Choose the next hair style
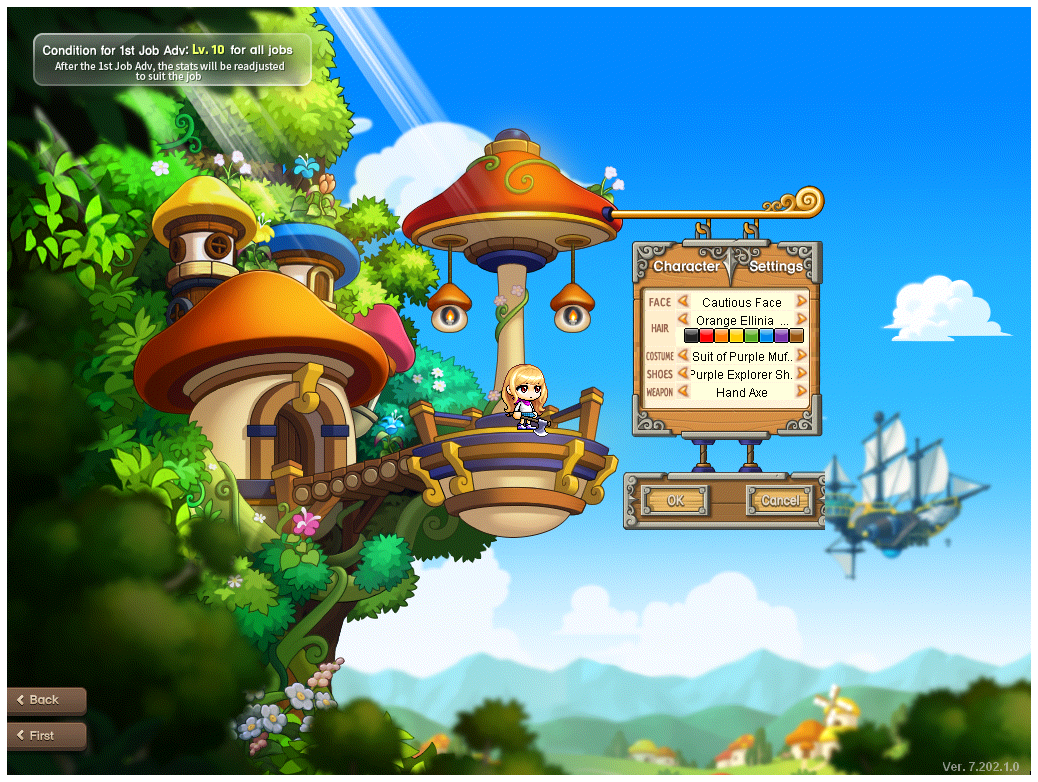 [802, 320]
